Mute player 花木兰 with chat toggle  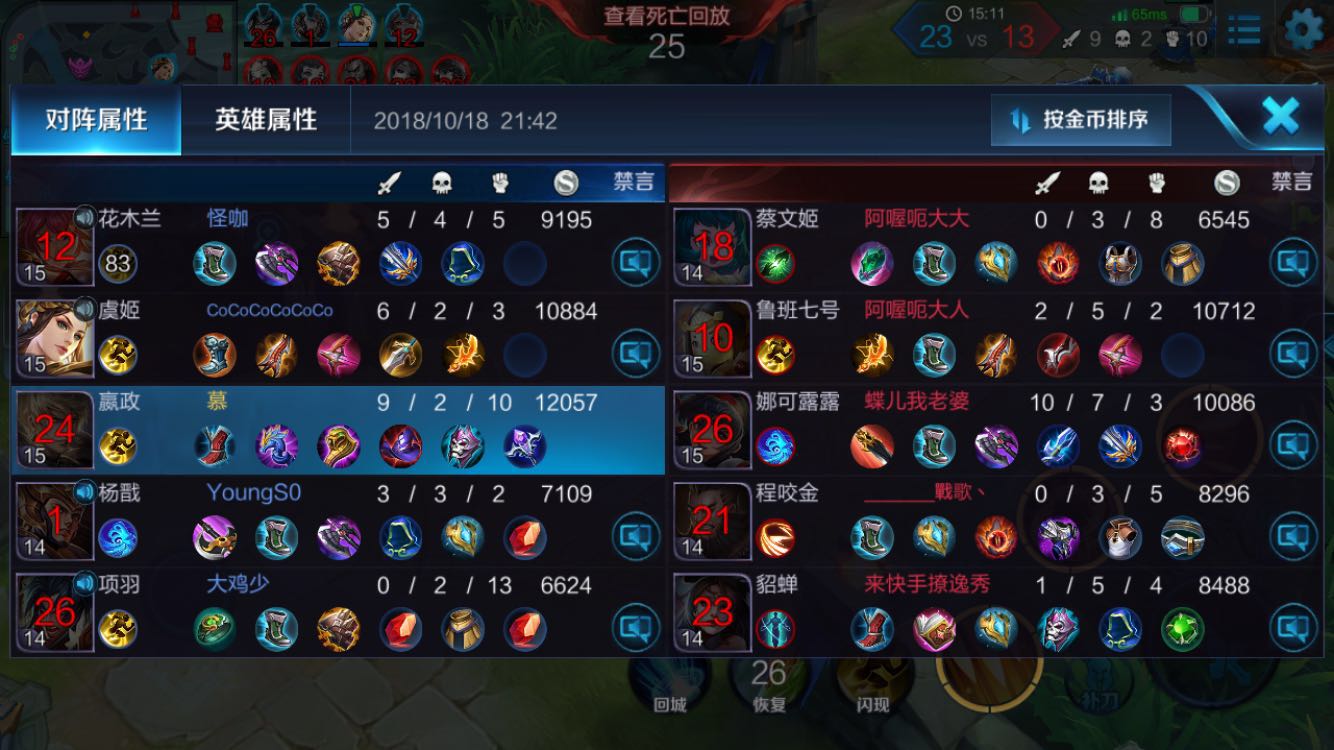pos(636,264)
